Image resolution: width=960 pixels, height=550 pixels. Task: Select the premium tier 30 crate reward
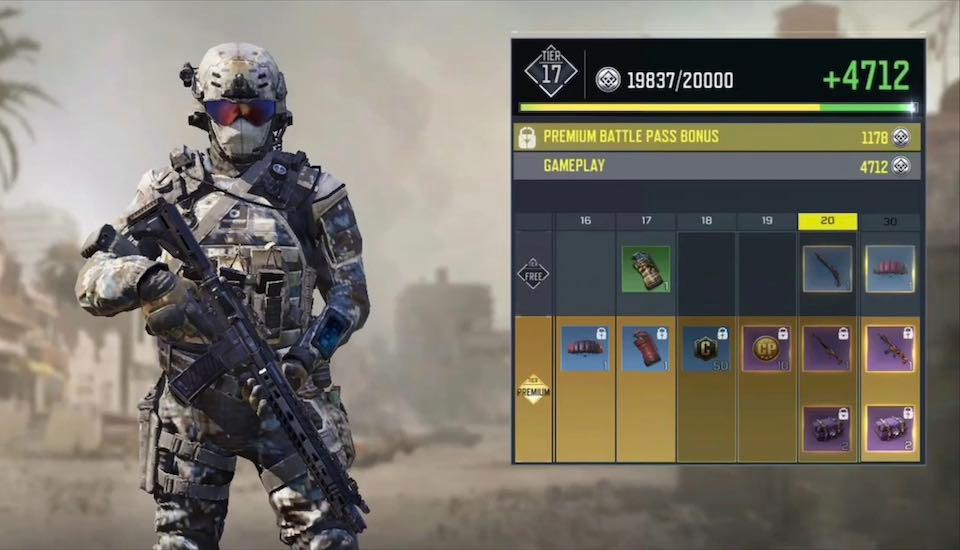pyautogui.click(x=889, y=428)
